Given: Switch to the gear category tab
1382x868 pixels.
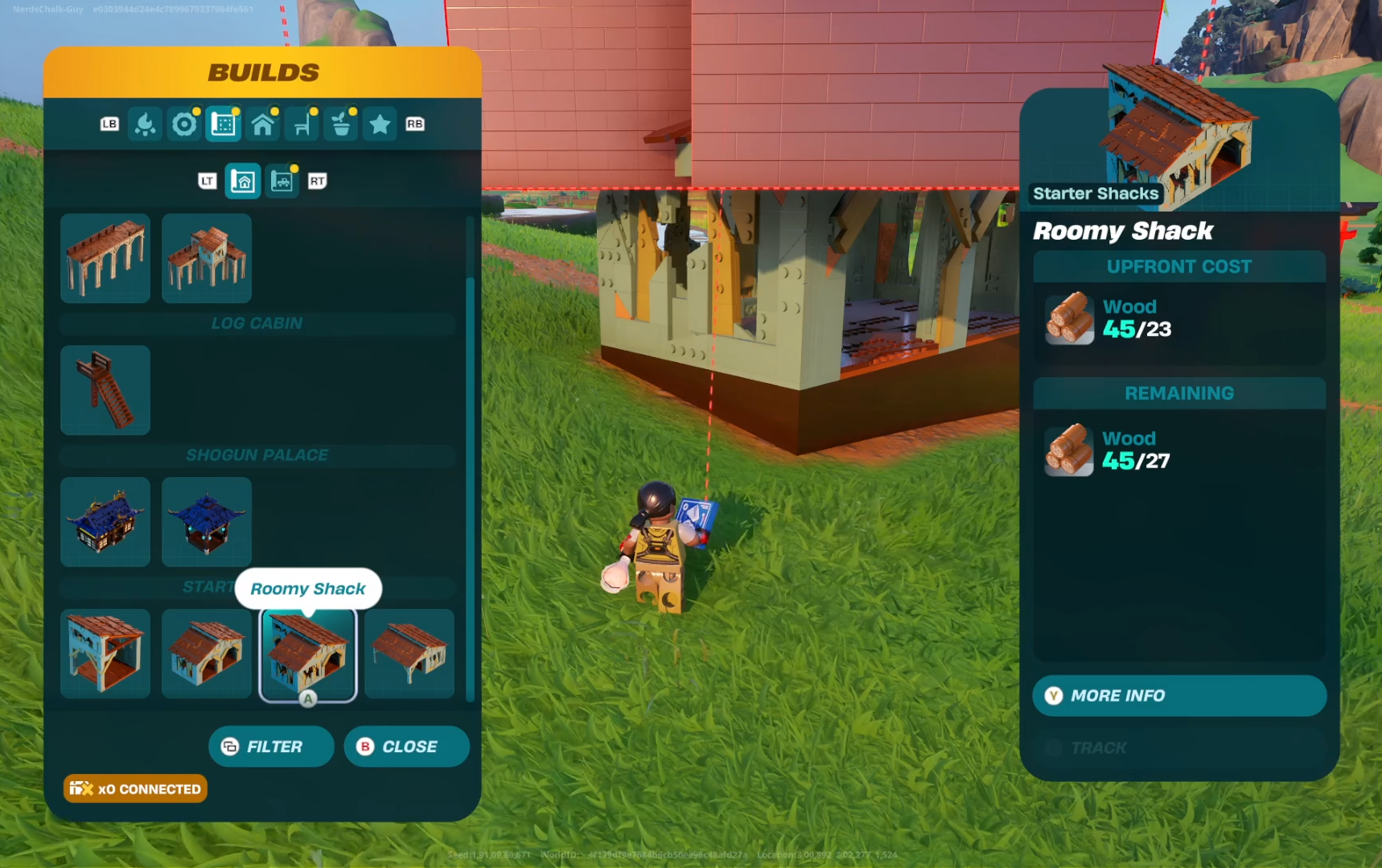Looking at the screenshot, I should tap(184, 125).
